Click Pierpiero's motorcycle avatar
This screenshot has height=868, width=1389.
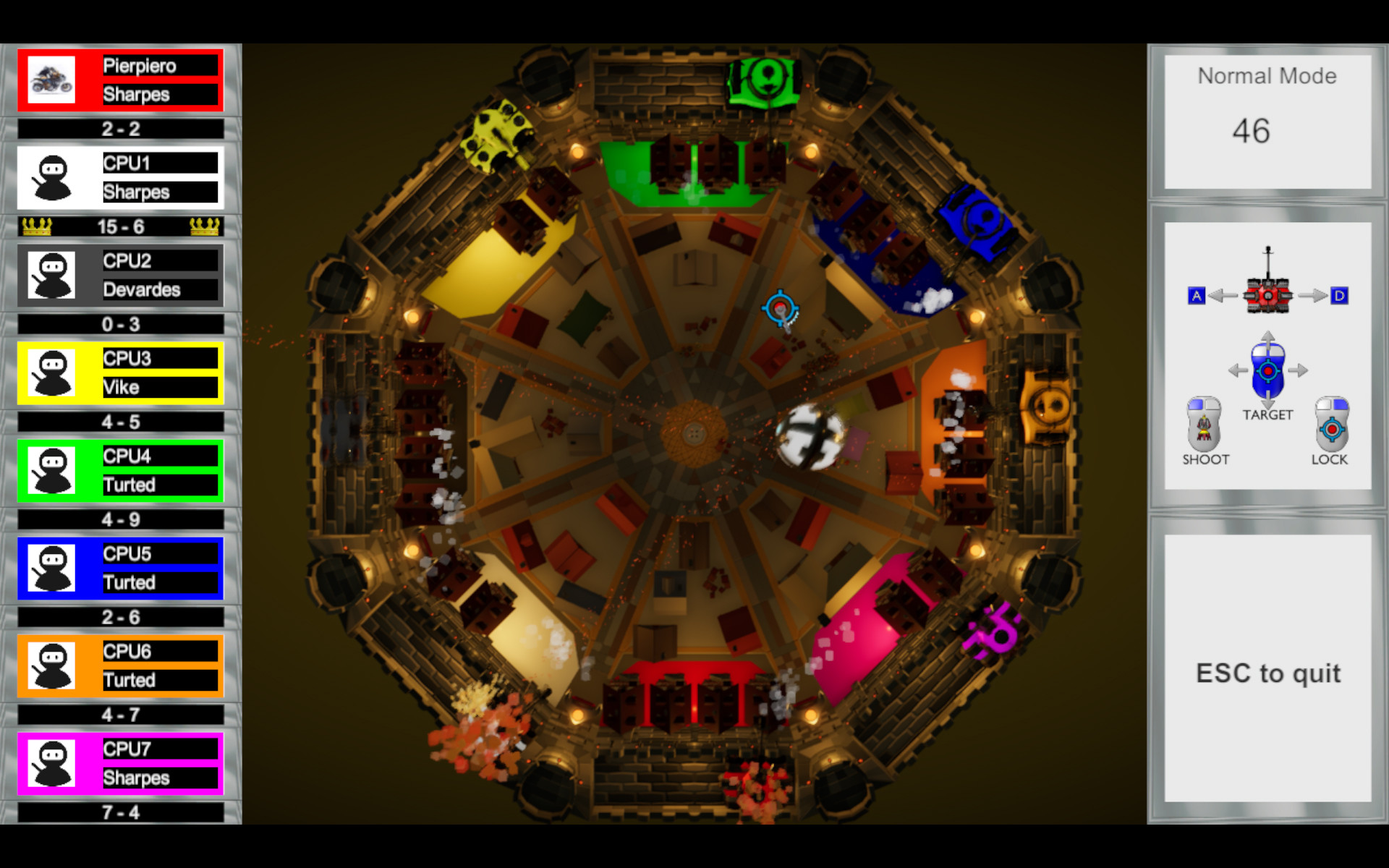tap(51, 80)
